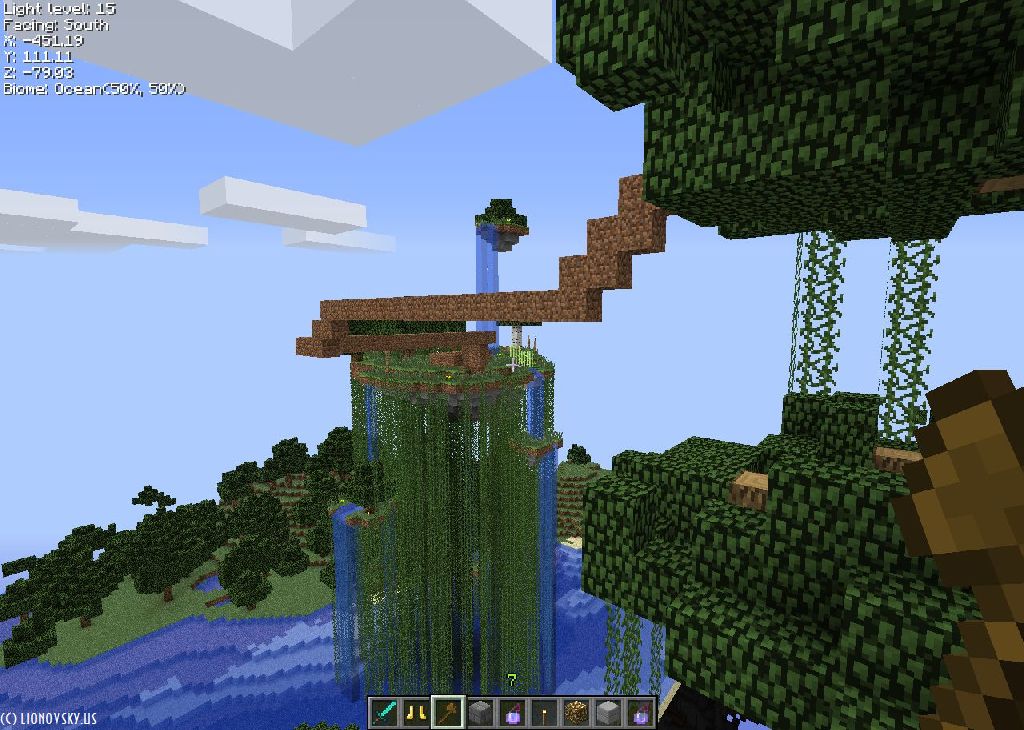Screen dimensions: 1024x730
Task: Switch to the torch hotbar slot
Action: coord(544,713)
